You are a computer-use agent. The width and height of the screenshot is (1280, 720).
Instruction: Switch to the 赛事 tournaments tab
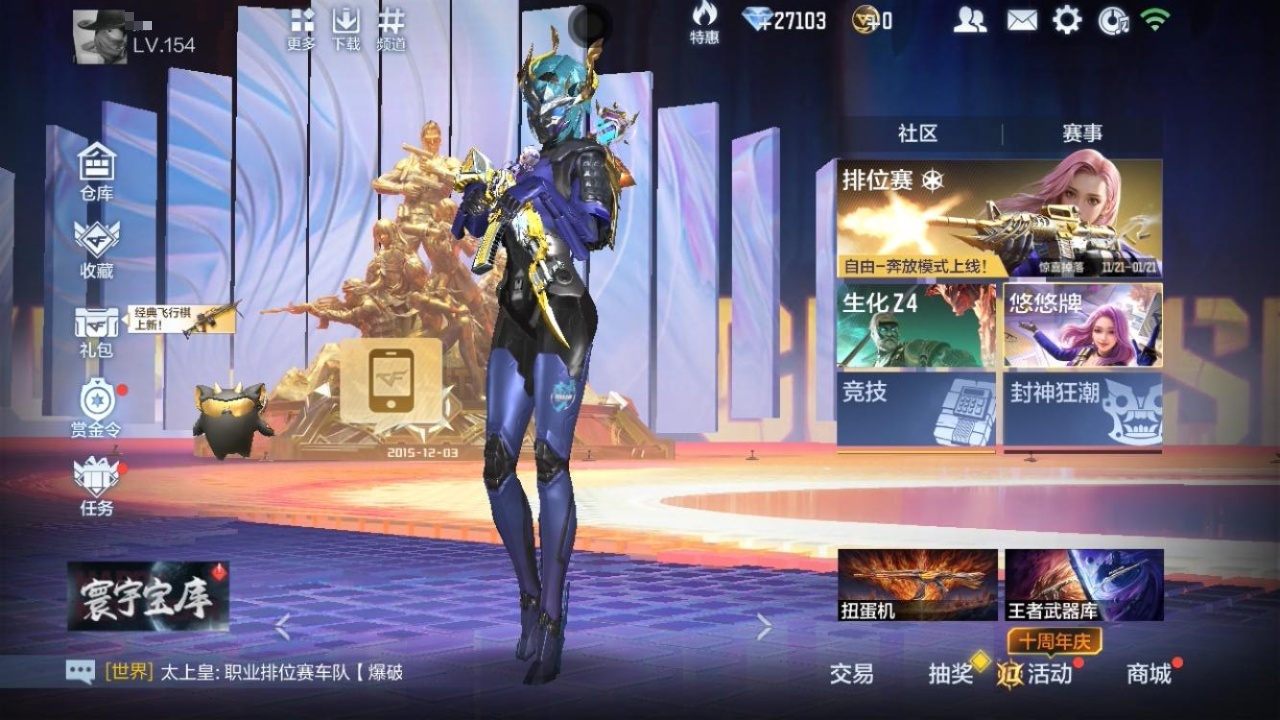pyautogui.click(x=1082, y=134)
